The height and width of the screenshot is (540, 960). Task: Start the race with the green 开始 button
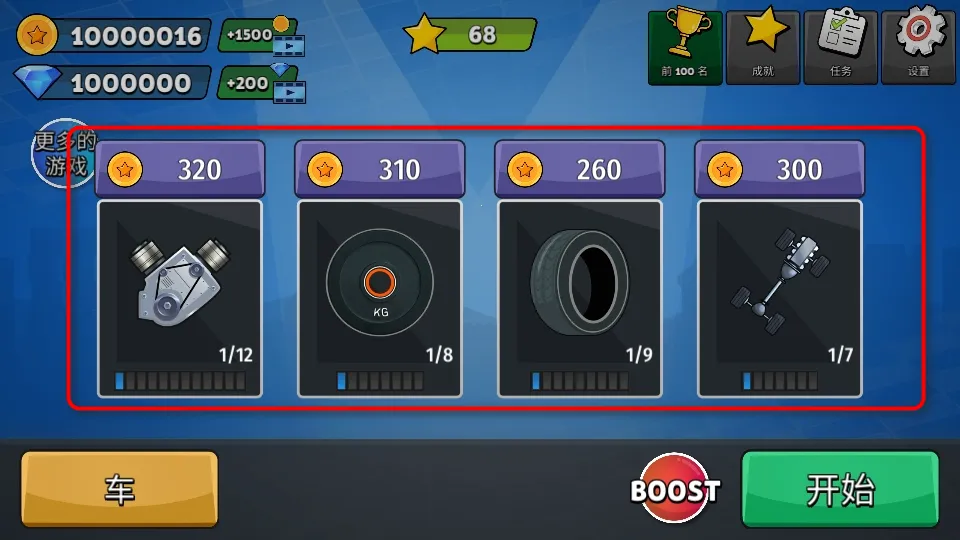[840, 489]
